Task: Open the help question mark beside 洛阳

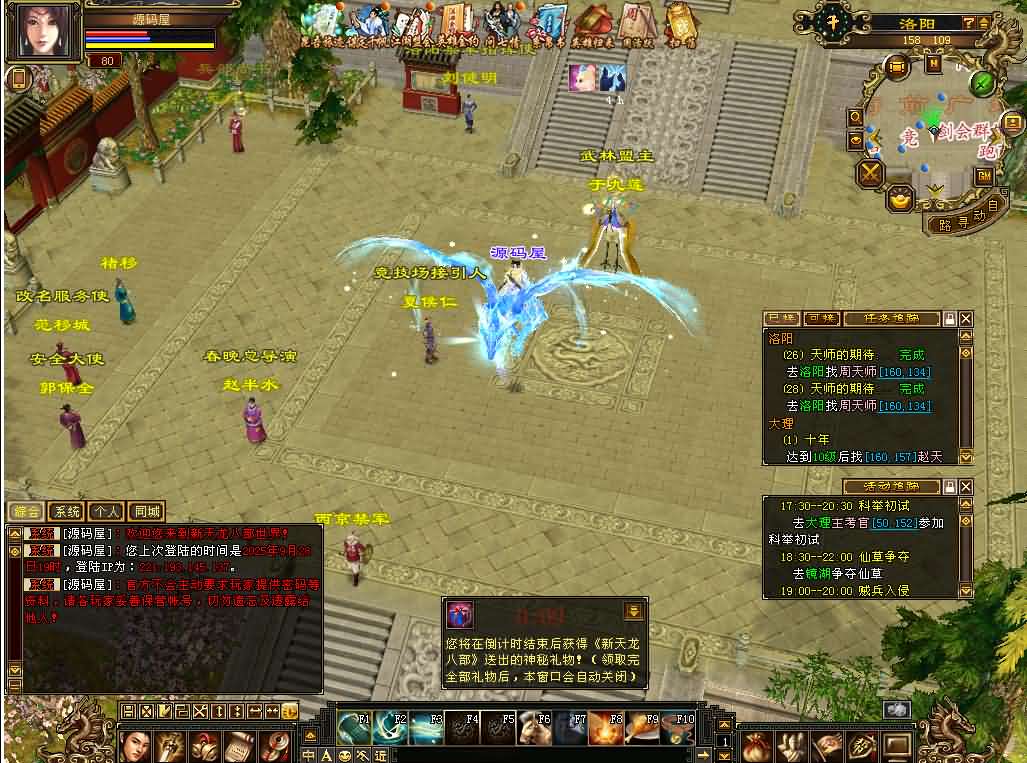Action: (969, 22)
